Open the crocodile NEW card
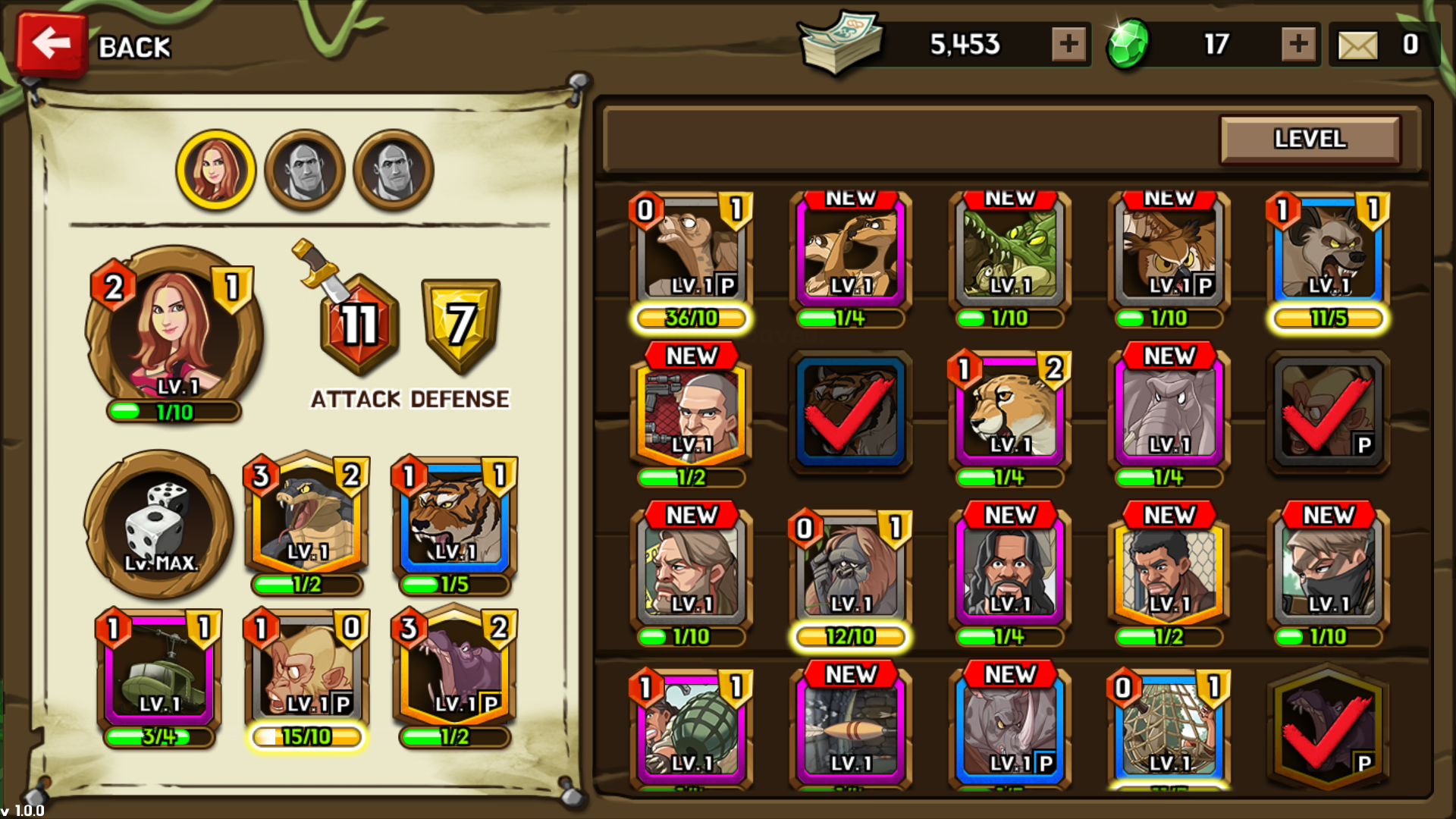 coord(1009,250)
